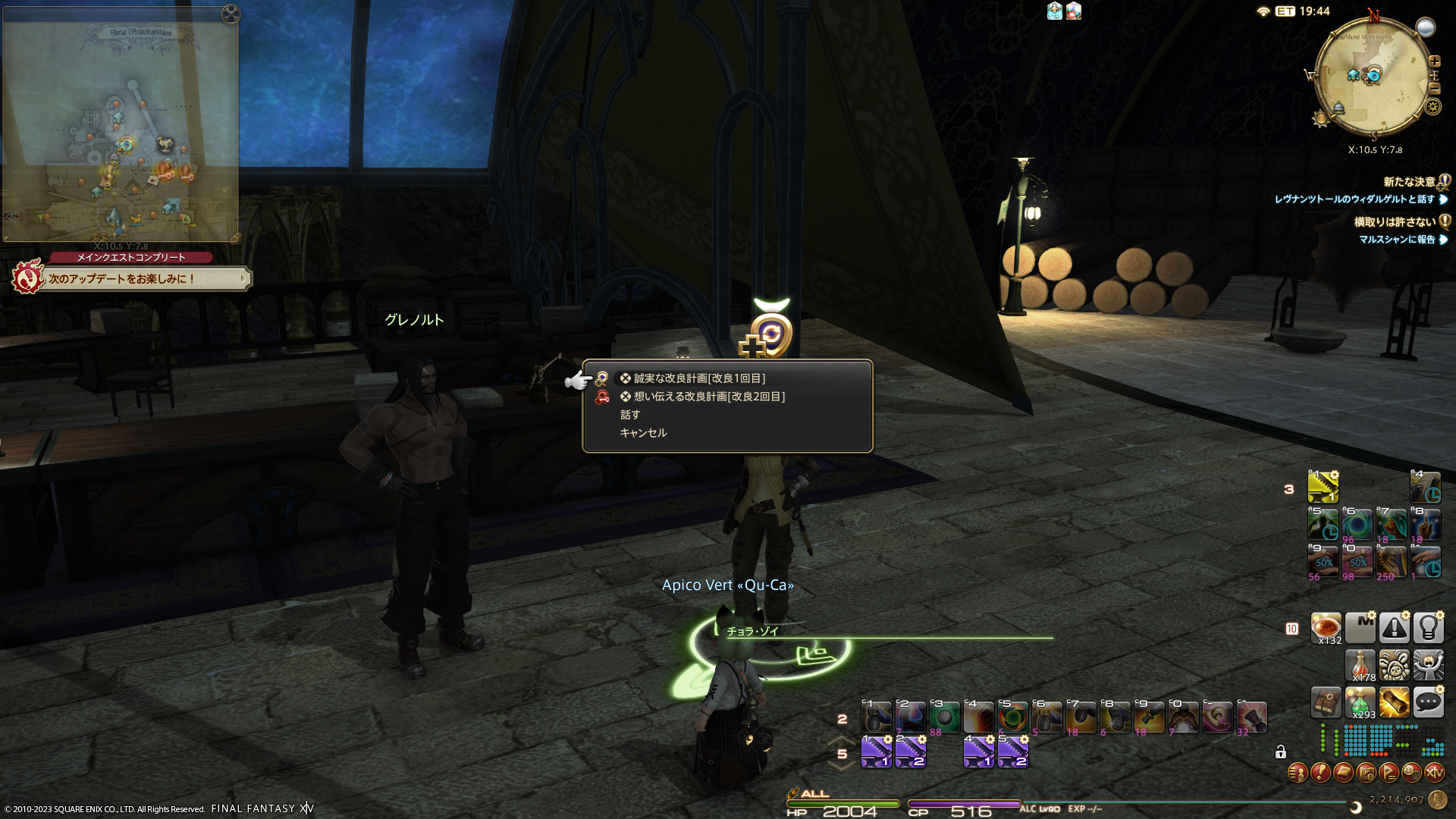This screenshot has height=819, width=1456.
Task: Click the 次のアップデートをお楽しみに！ main quest banner
Action: tap(130, 279)
